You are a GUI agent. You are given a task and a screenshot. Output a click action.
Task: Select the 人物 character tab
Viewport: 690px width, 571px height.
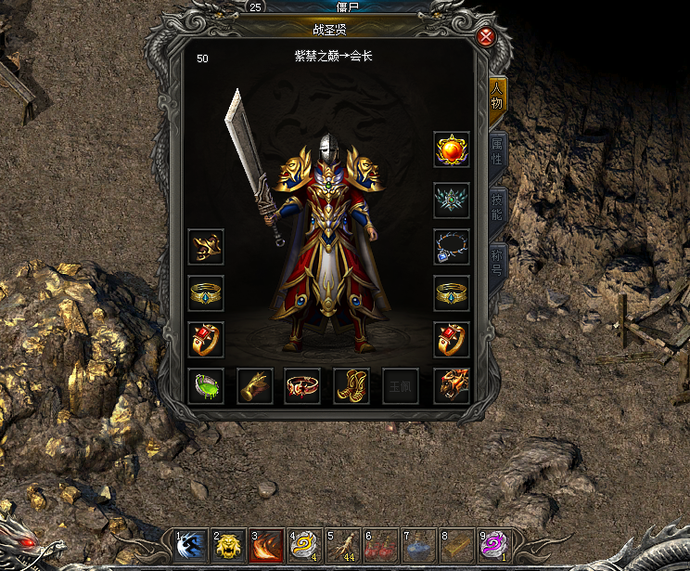pyautogui.click(x=496, y=97)
